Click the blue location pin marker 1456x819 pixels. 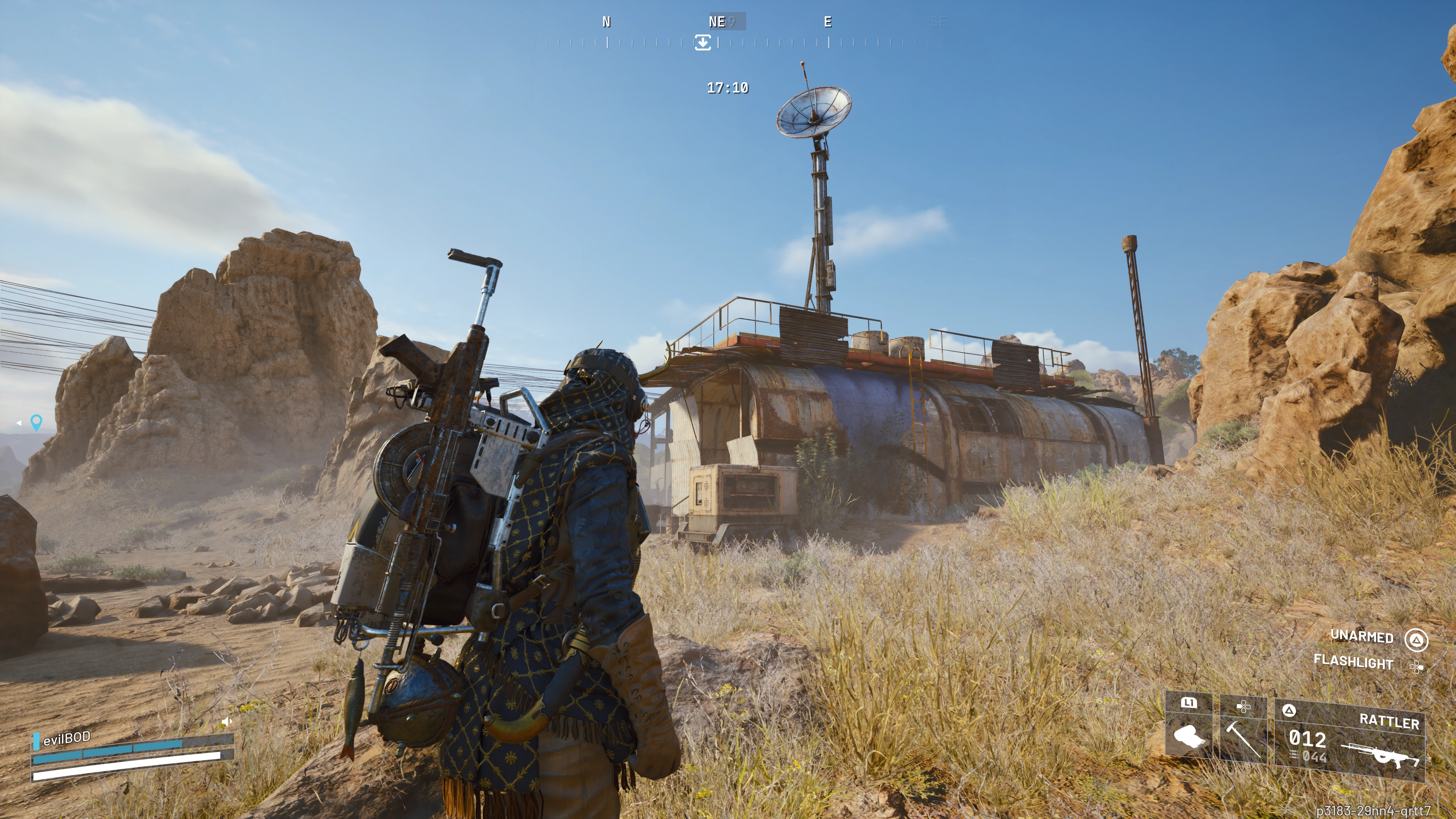click(36, 422)
